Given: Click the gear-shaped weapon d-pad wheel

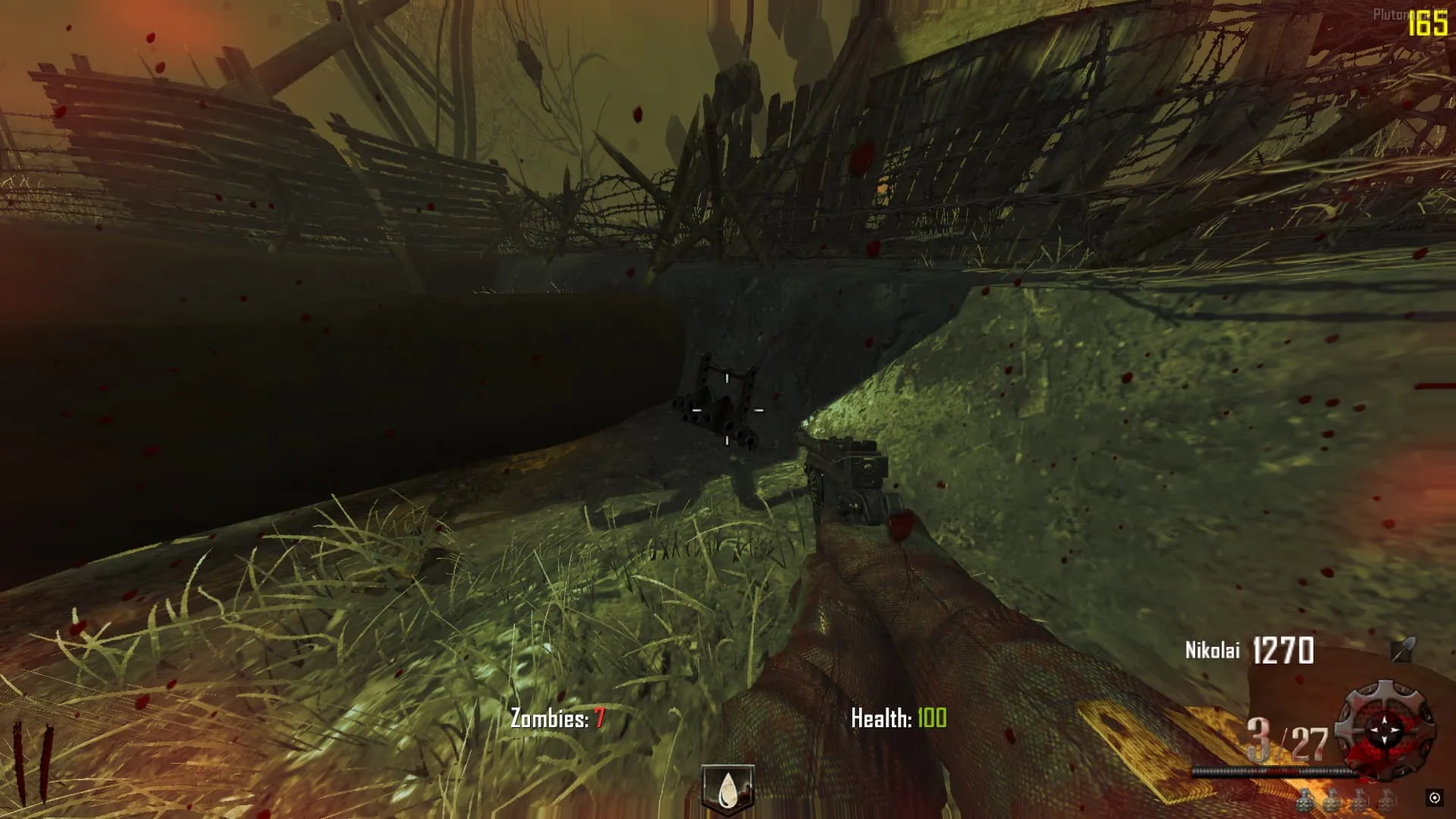Looking at the screenshot, I should 1385,730.
